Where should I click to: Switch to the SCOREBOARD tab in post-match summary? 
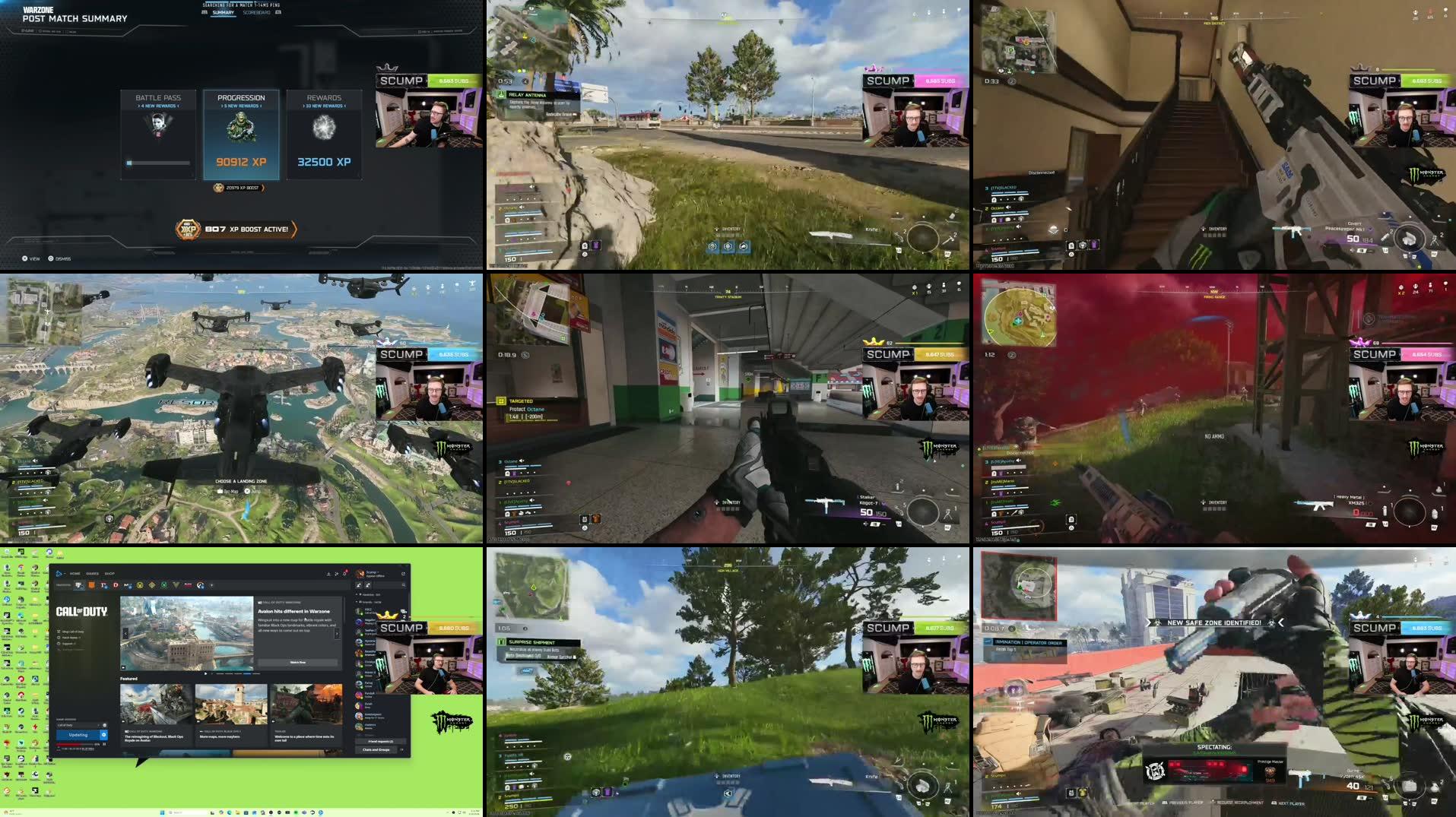256,13
